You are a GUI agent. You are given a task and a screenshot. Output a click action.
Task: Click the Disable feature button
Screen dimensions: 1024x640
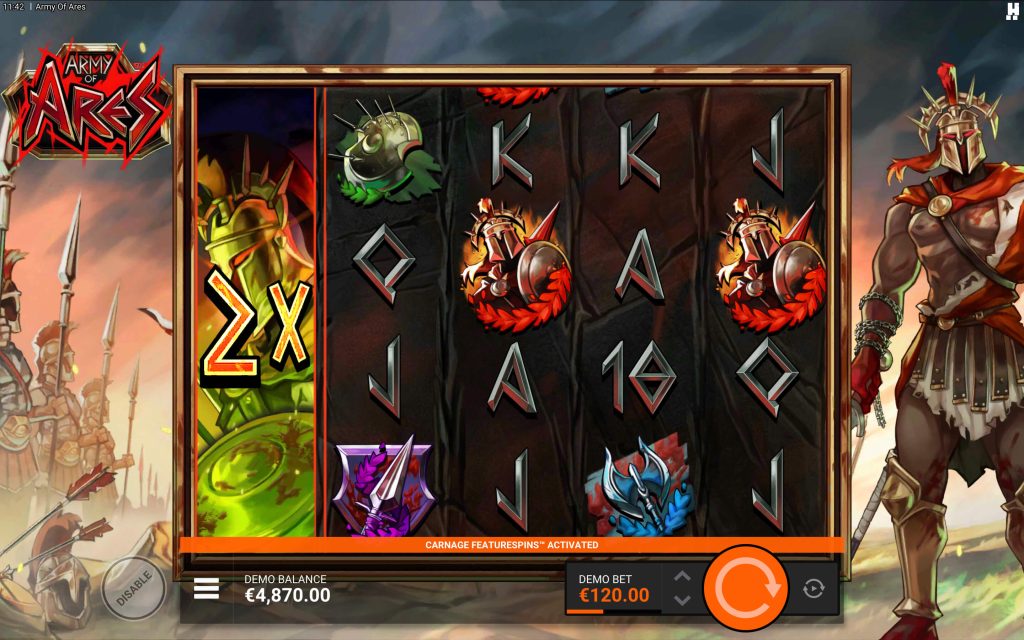coord(133,587)
